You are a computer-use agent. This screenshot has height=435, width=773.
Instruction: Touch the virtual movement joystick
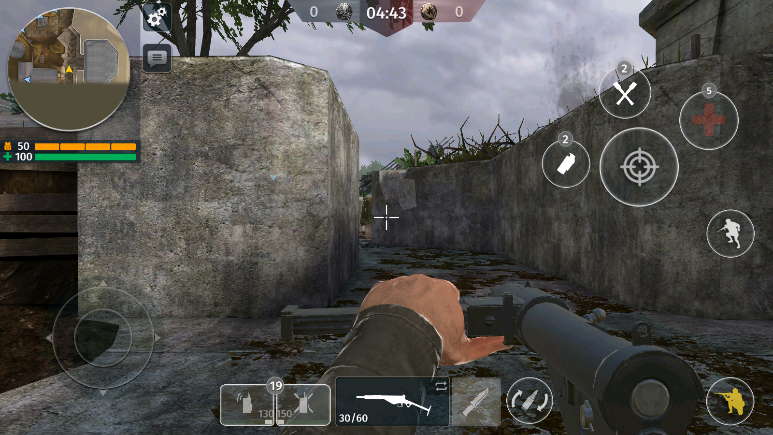click(102, 337)
